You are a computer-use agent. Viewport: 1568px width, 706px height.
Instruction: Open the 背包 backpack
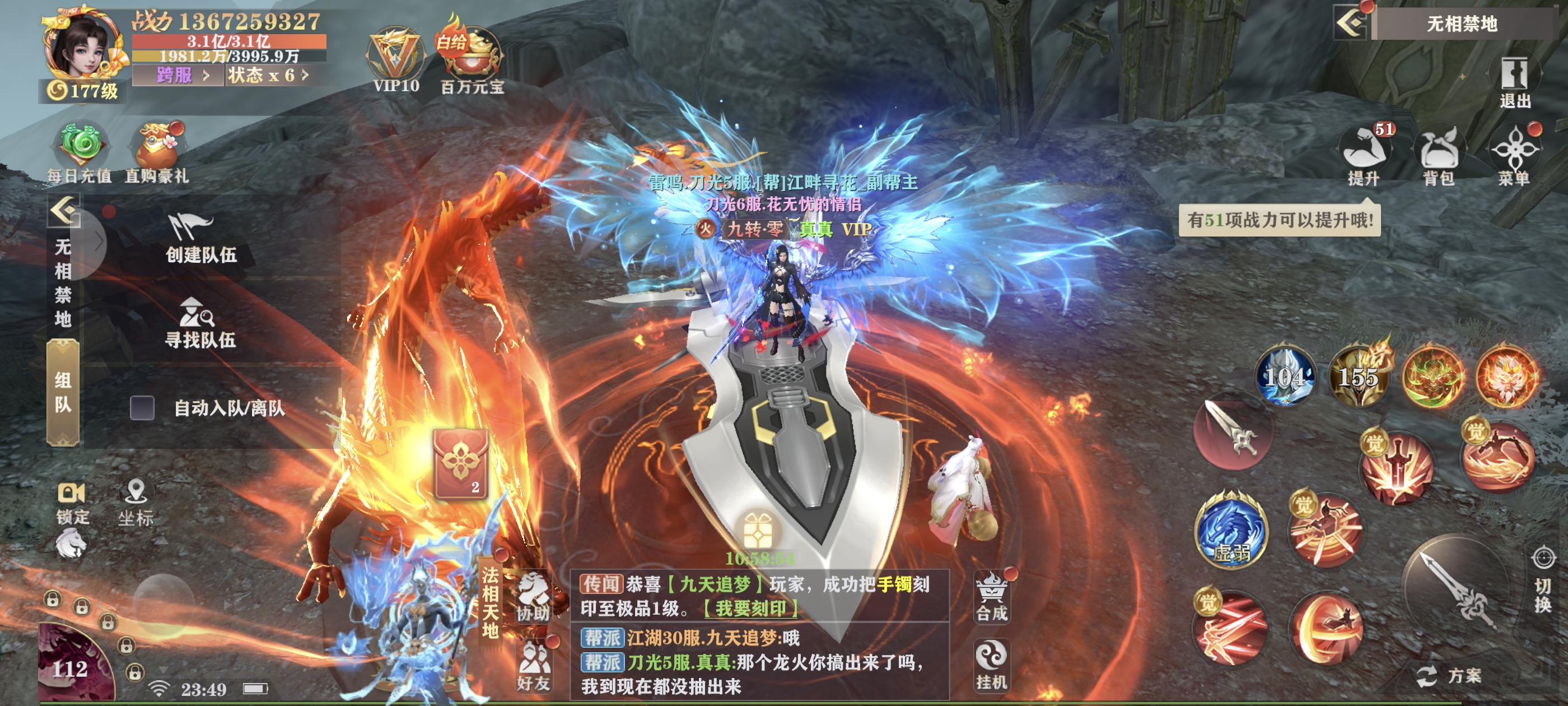click(1439, 155)
